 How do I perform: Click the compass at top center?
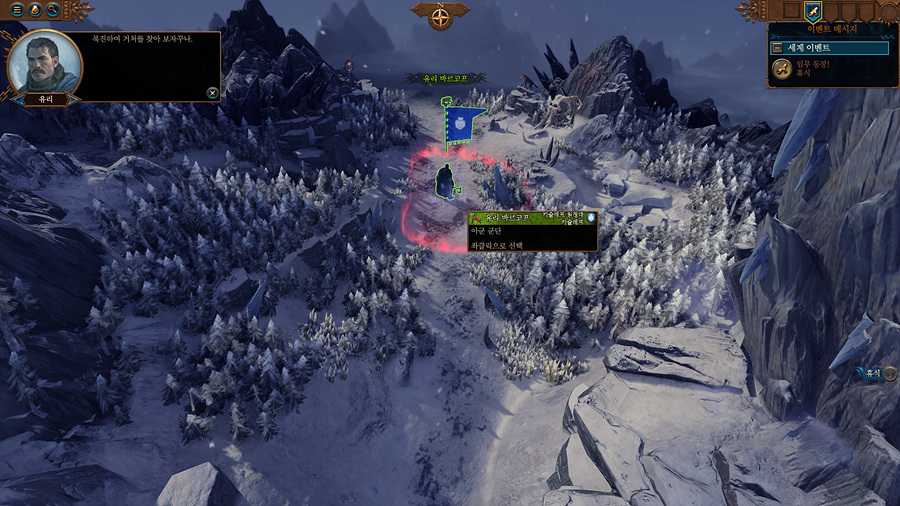pos(441,15)
